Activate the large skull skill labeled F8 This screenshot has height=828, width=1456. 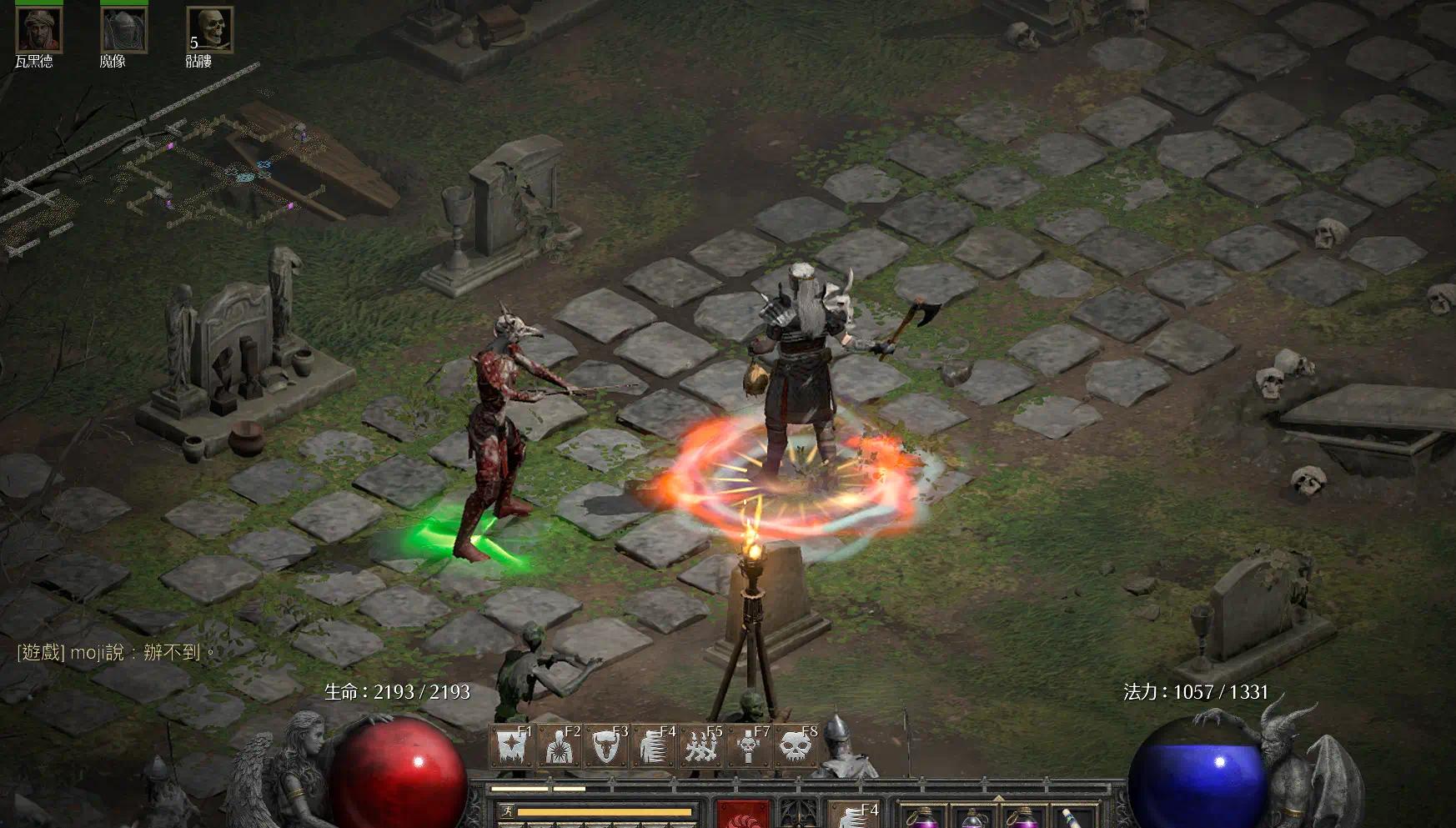click(796, 746)
